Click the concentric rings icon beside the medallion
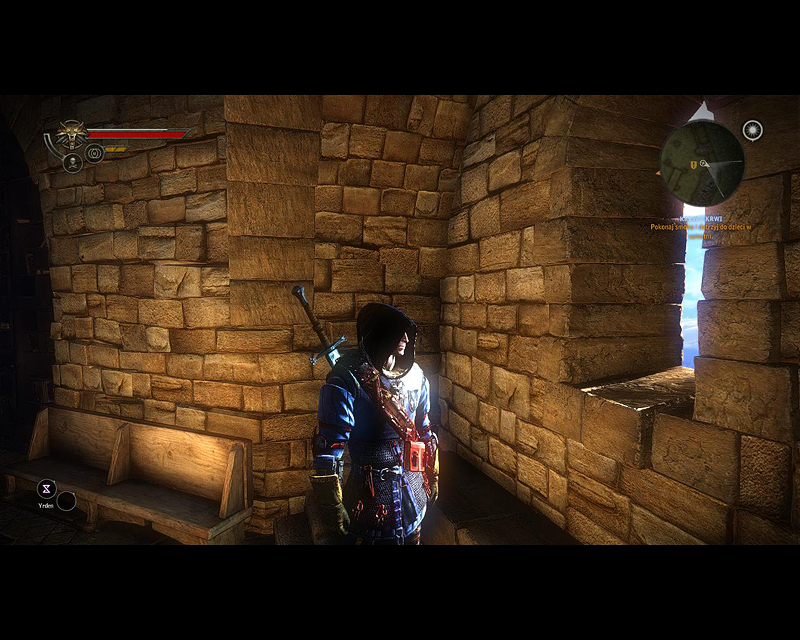This screenshot has height=640, width=800. tap(95, 153)
